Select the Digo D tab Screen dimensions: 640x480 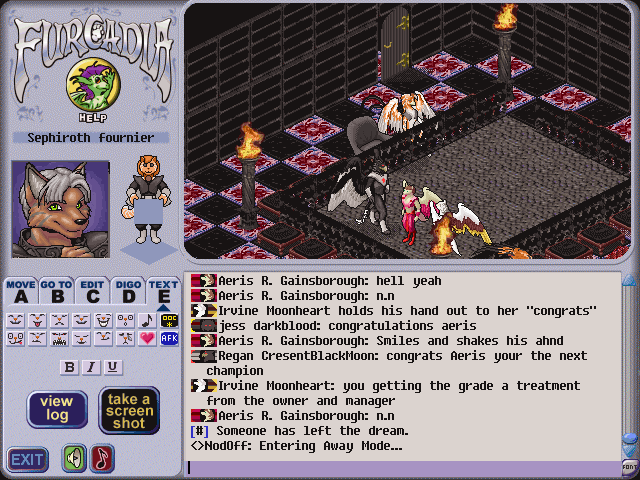(x=128, y=291)
